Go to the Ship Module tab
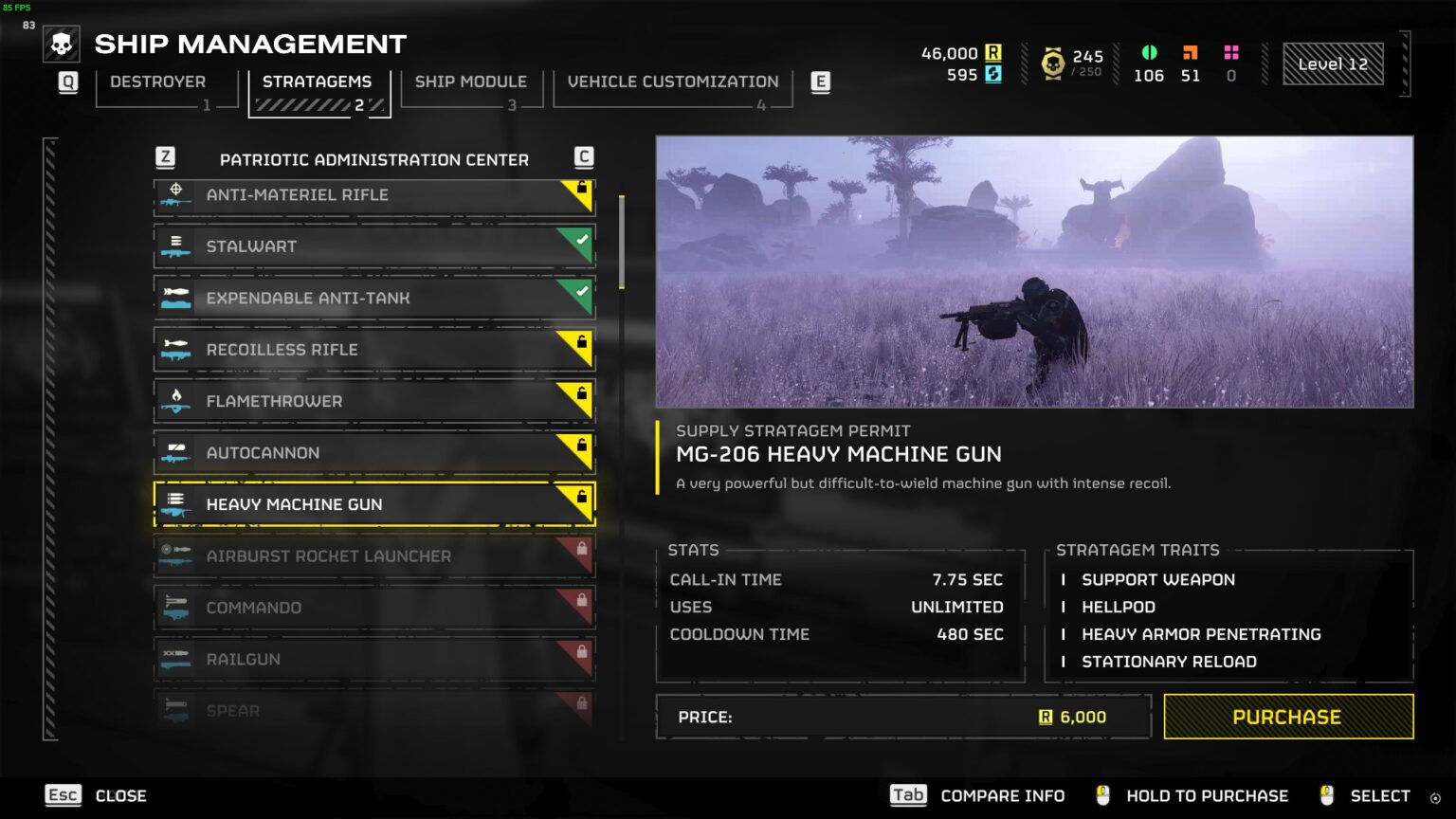This screenshot has height=819, width=1456. 470,82
